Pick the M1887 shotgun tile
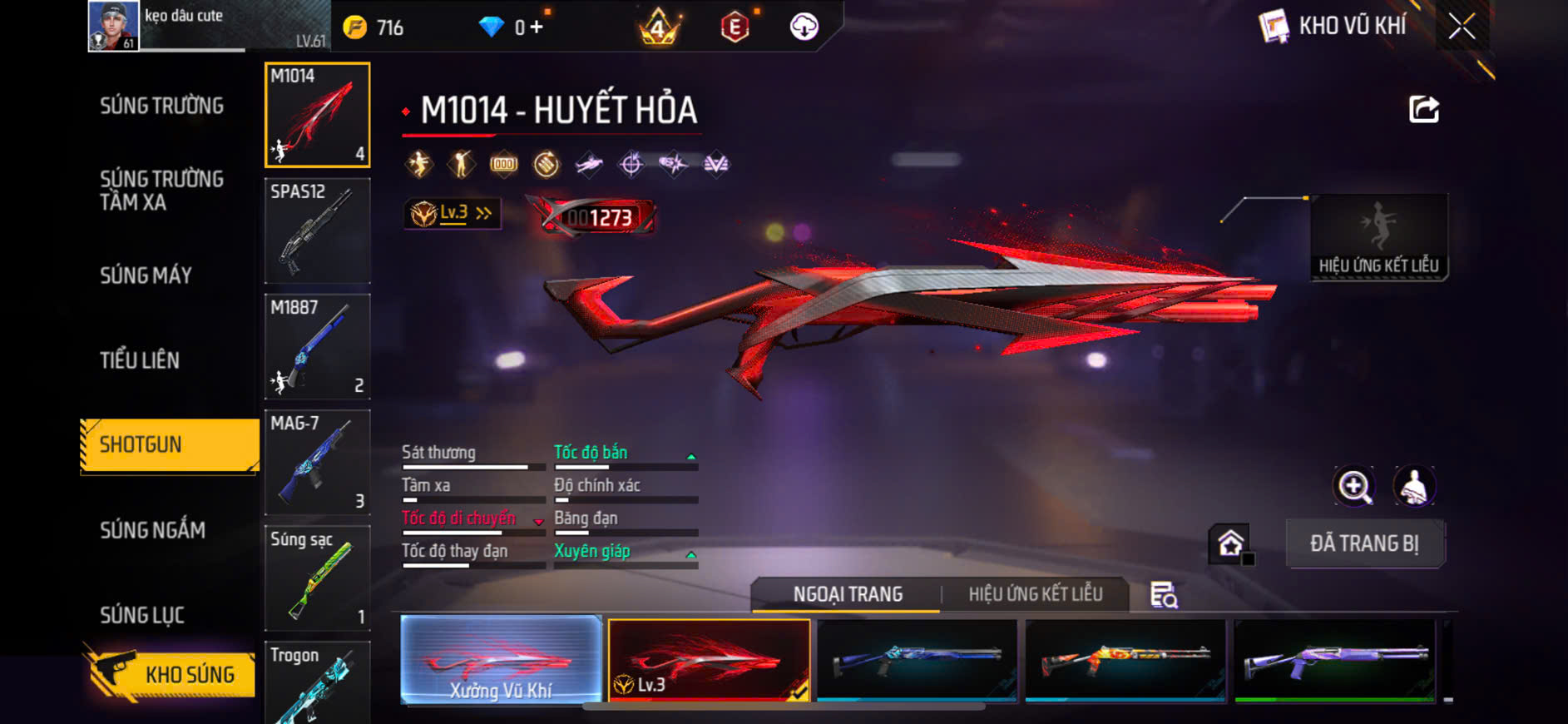The height and width of the screenshot is (724, 1568). pyautogui.click(x=317, y=346)
